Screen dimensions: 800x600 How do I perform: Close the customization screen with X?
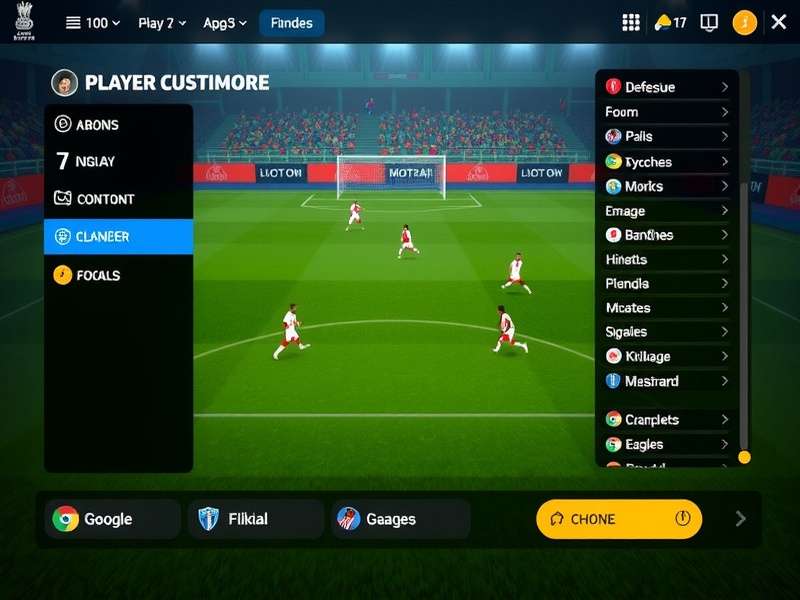click(779, 22)
